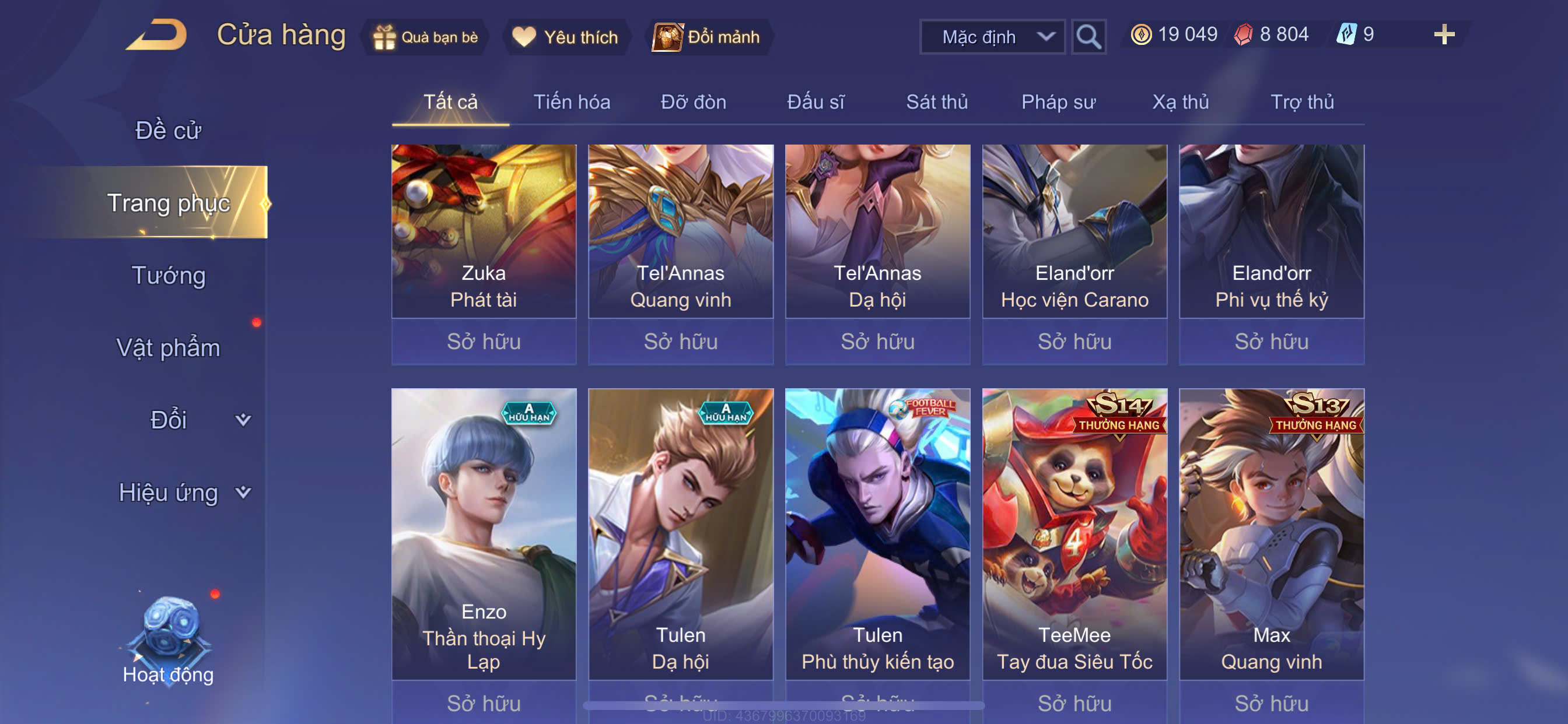This screenshot has width=1568, height=724.
Task: Show the Pháp sư skins tab
Action: 1058,102
